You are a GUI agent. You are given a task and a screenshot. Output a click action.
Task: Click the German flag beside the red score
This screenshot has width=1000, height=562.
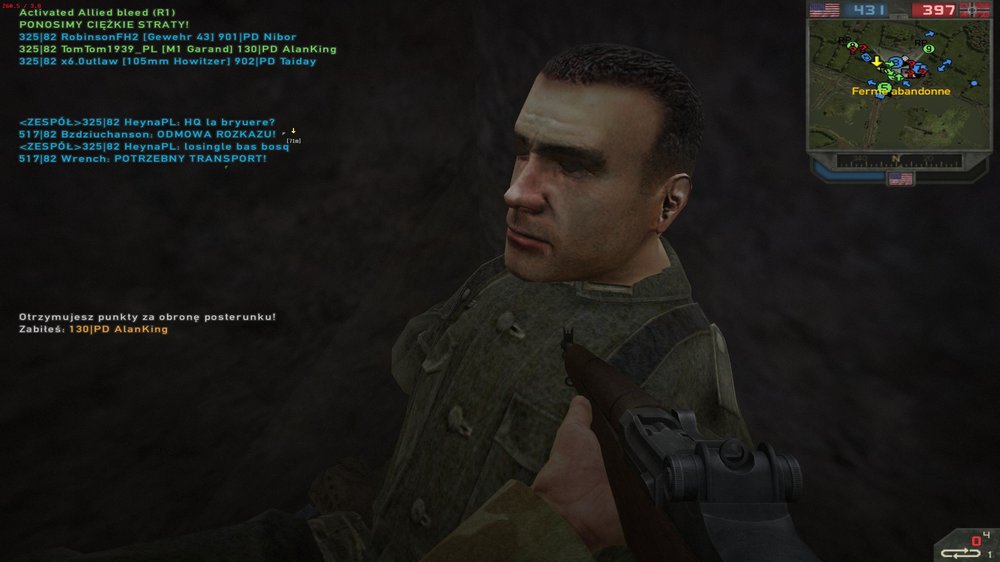coord(976,10)
